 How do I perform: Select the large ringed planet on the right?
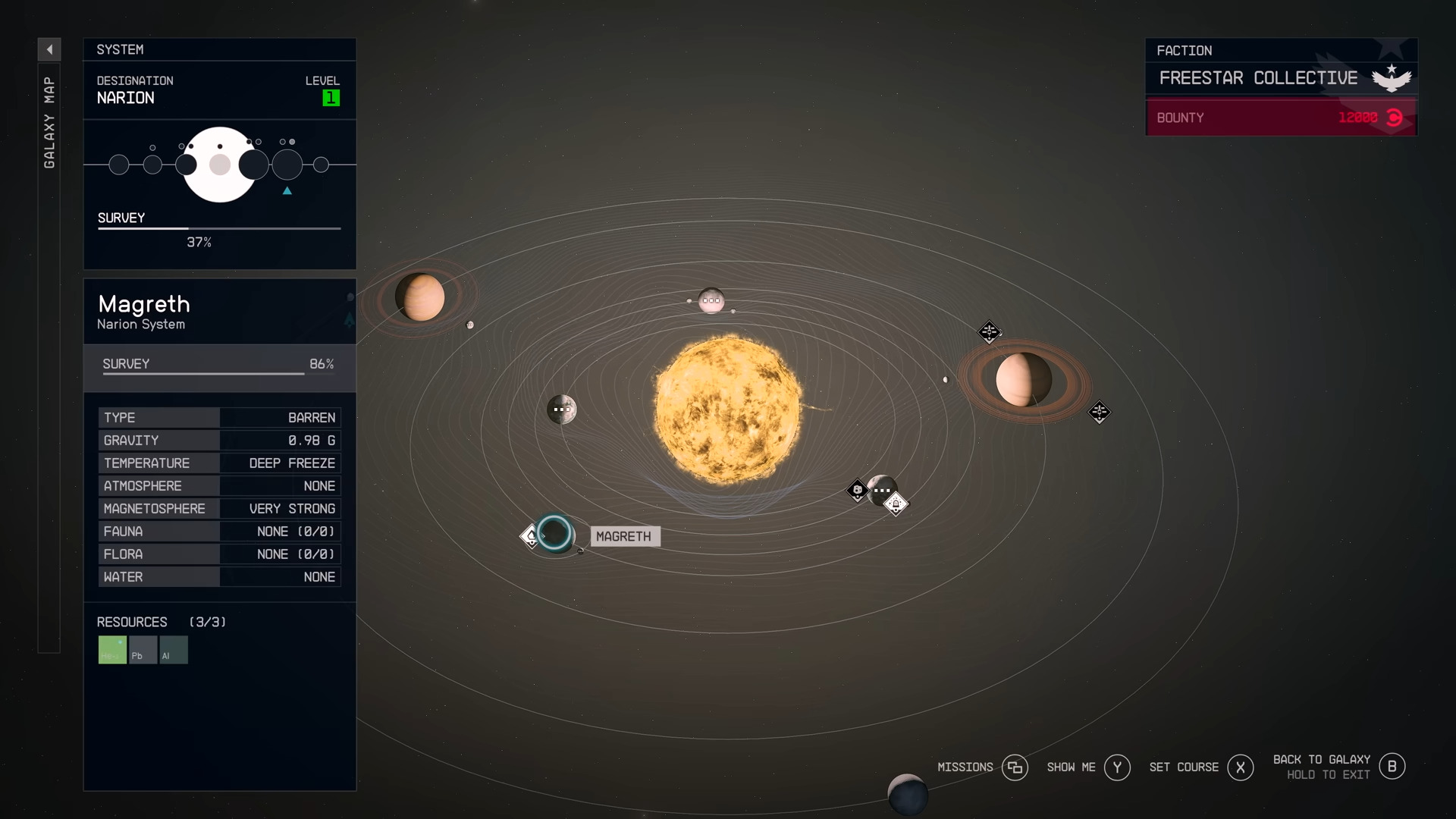[1023, 379]
